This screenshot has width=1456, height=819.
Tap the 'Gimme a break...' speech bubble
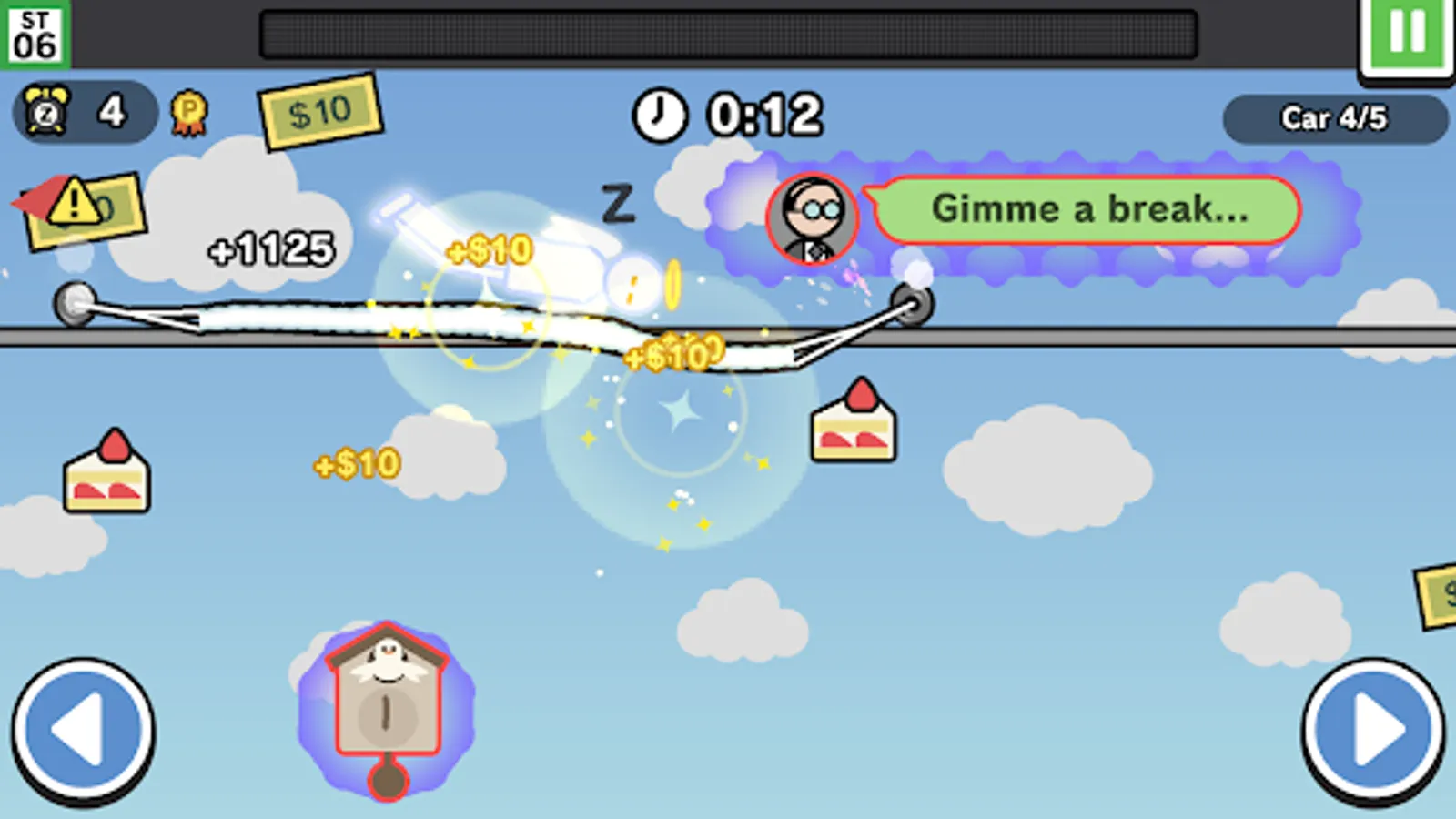click(1089, 211)
